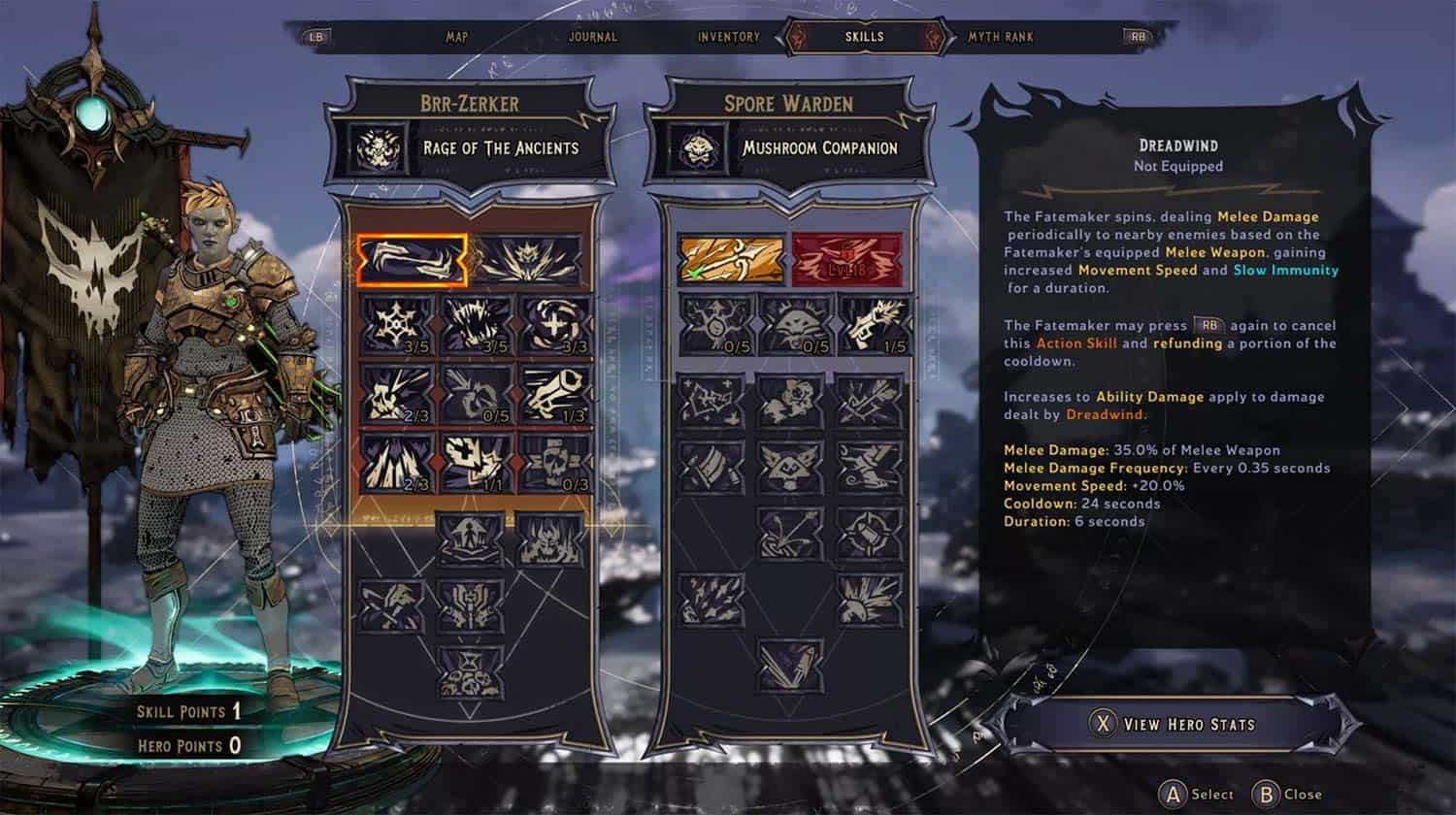Click the red locked action skill
1456x815 pixels.
click(847, 260)
